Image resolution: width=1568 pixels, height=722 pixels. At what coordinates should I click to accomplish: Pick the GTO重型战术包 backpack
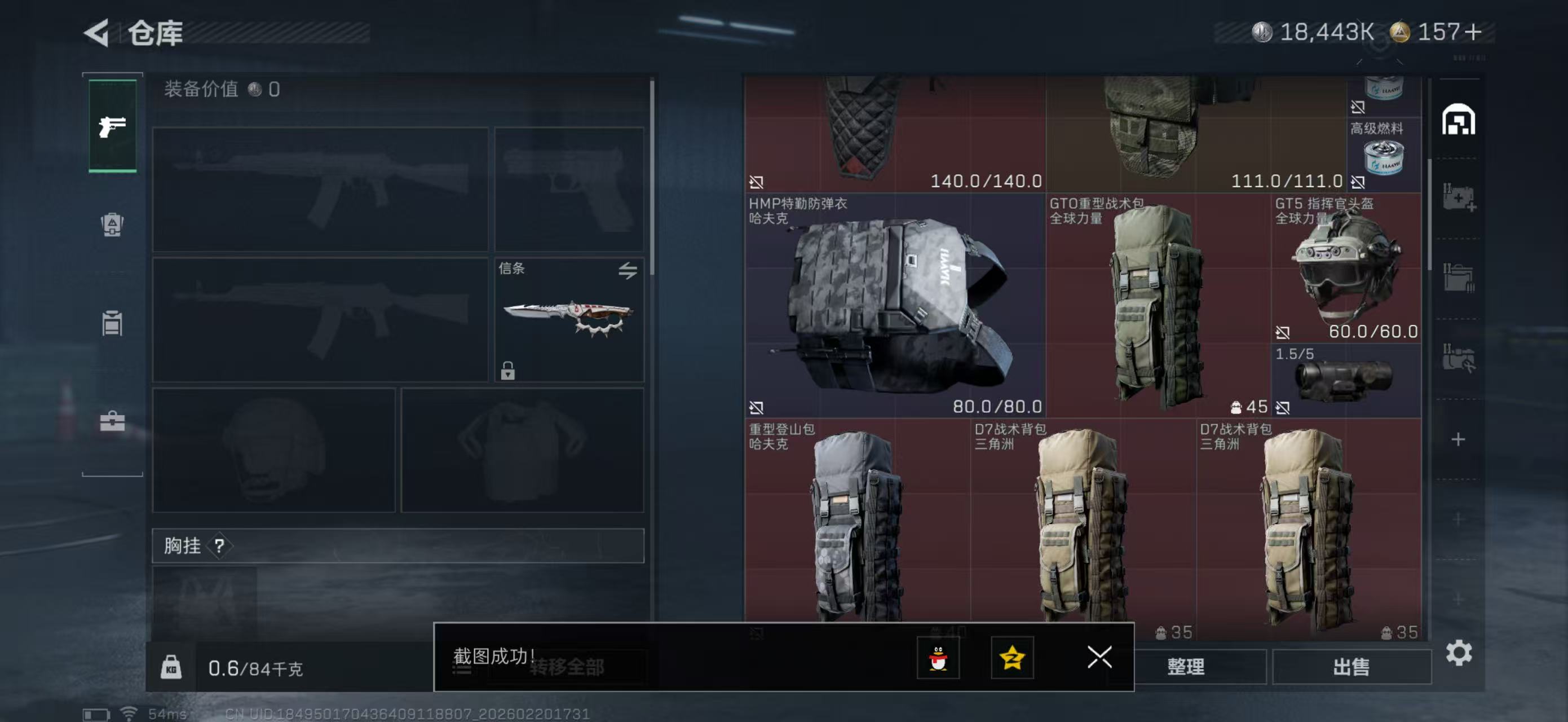pos(1156,305)
